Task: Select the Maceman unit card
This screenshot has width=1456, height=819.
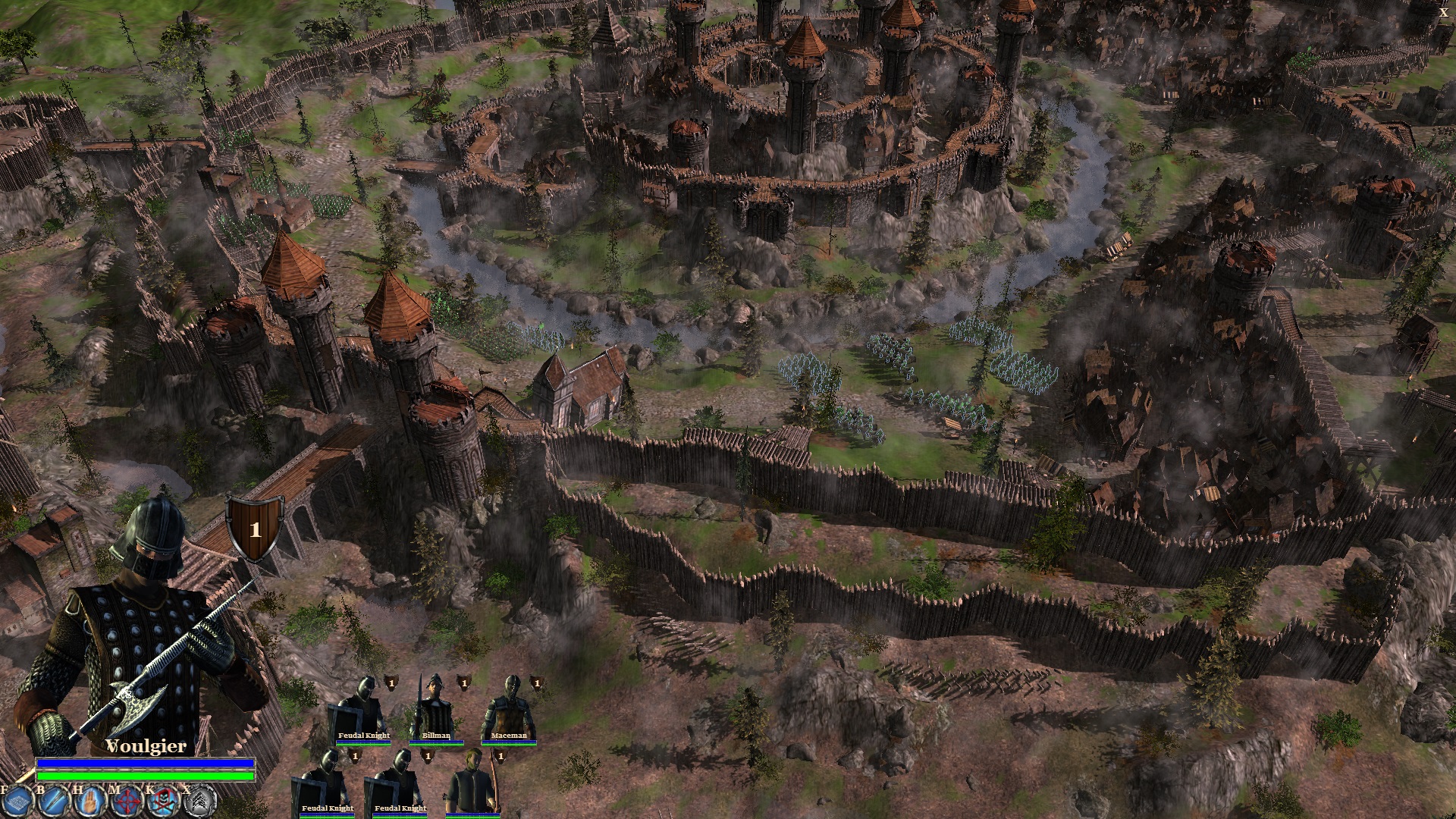Action: 508,711
